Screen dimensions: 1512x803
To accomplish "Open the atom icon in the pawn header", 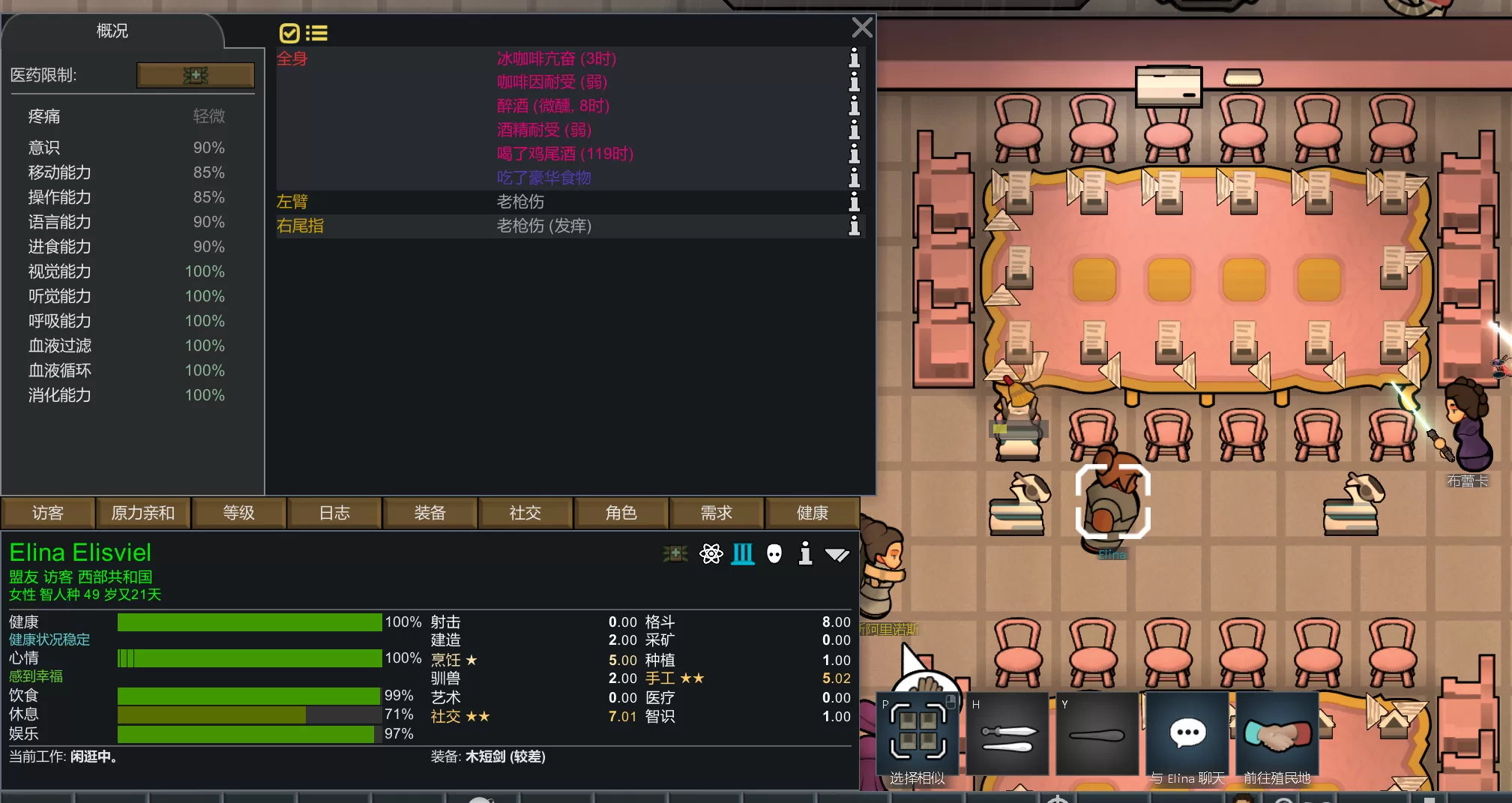I will (711, 554).
